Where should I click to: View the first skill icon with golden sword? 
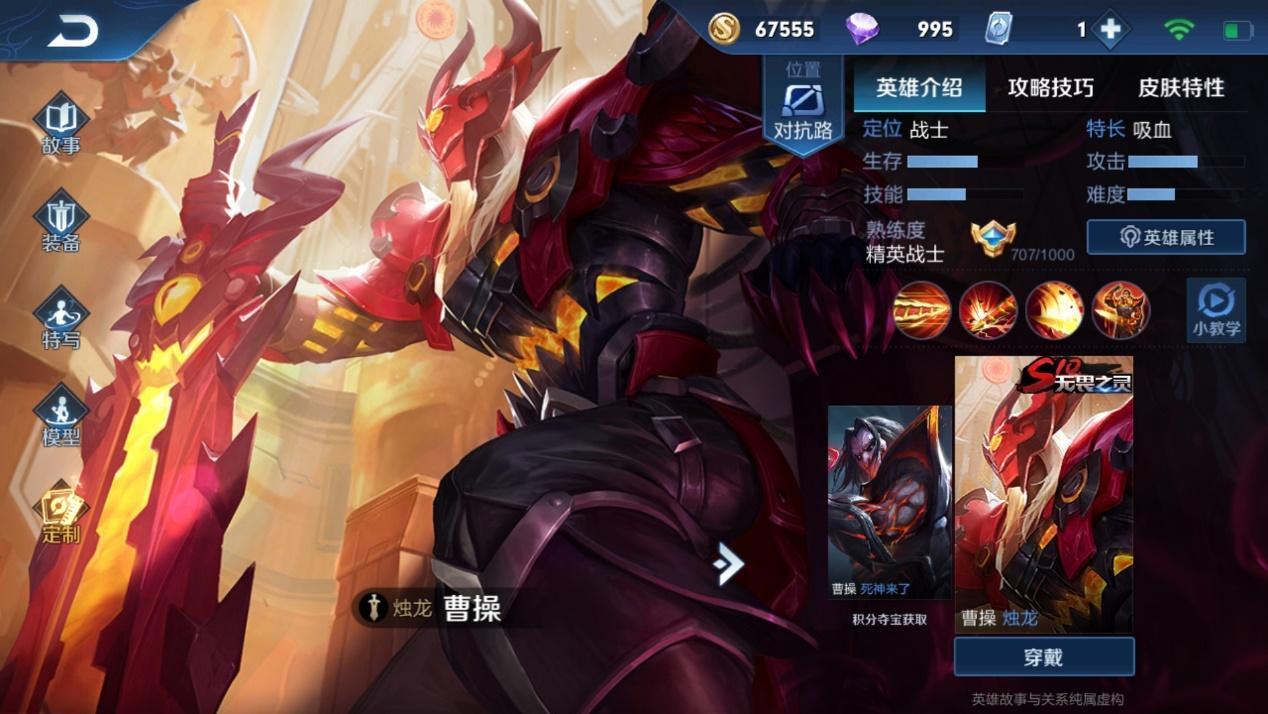pyautogui.click(x=921, y=310)
